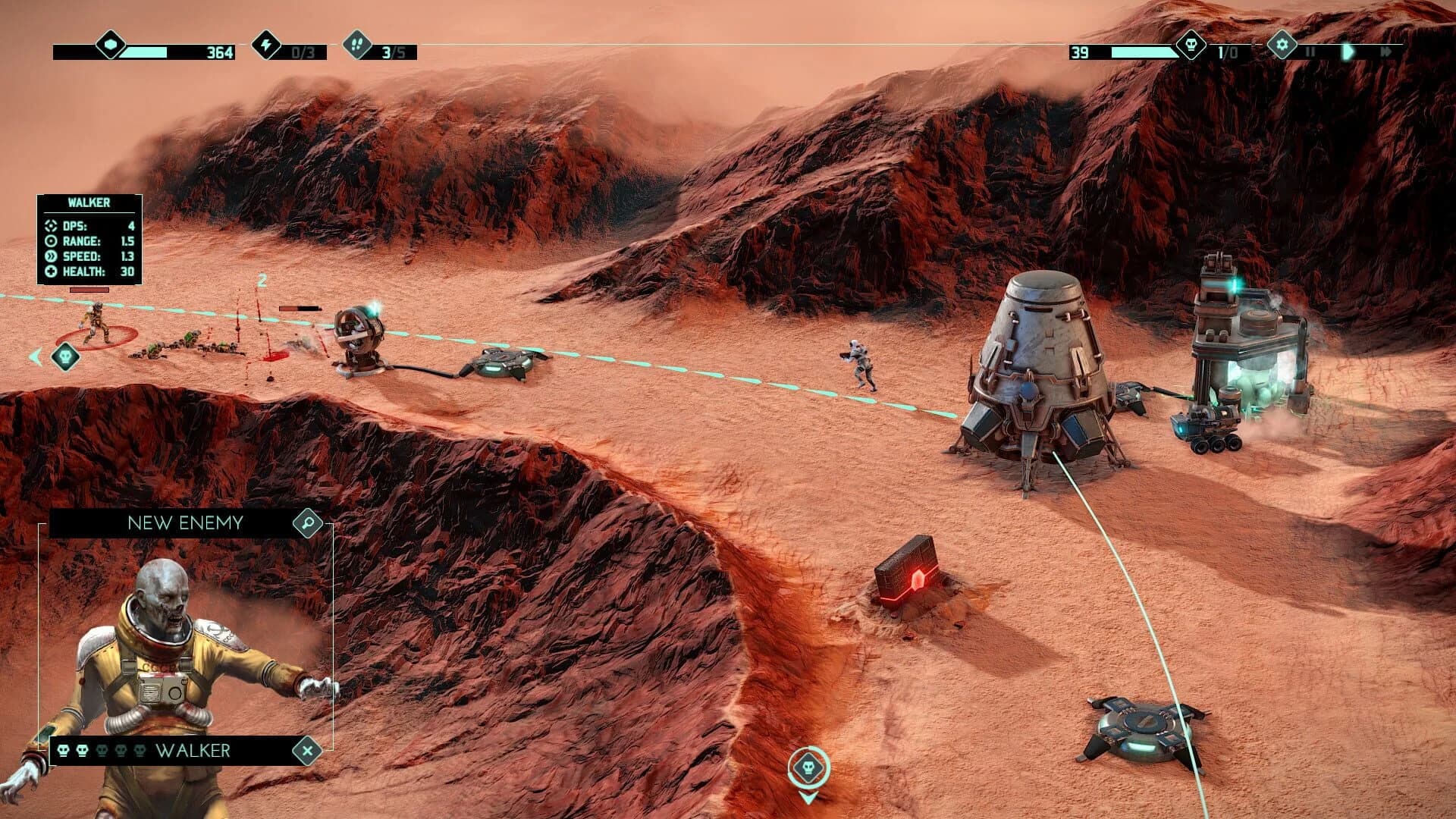Pause the game with the pause control
Image resolution: width=1456 pixels, height=819 pixels.
1311,51
